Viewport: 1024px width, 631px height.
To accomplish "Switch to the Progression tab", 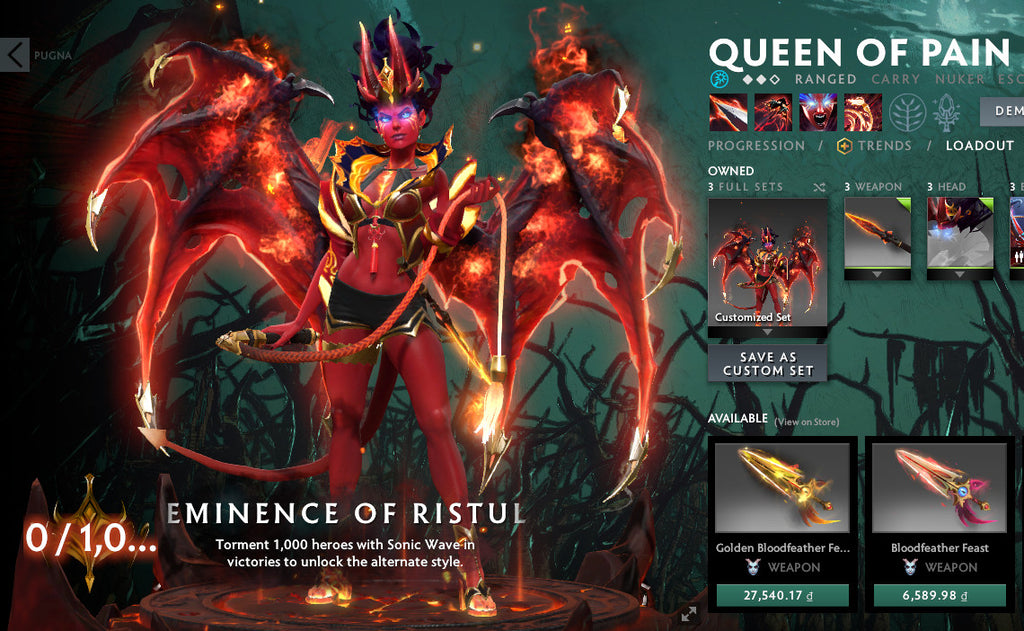I will pos(756,146).
